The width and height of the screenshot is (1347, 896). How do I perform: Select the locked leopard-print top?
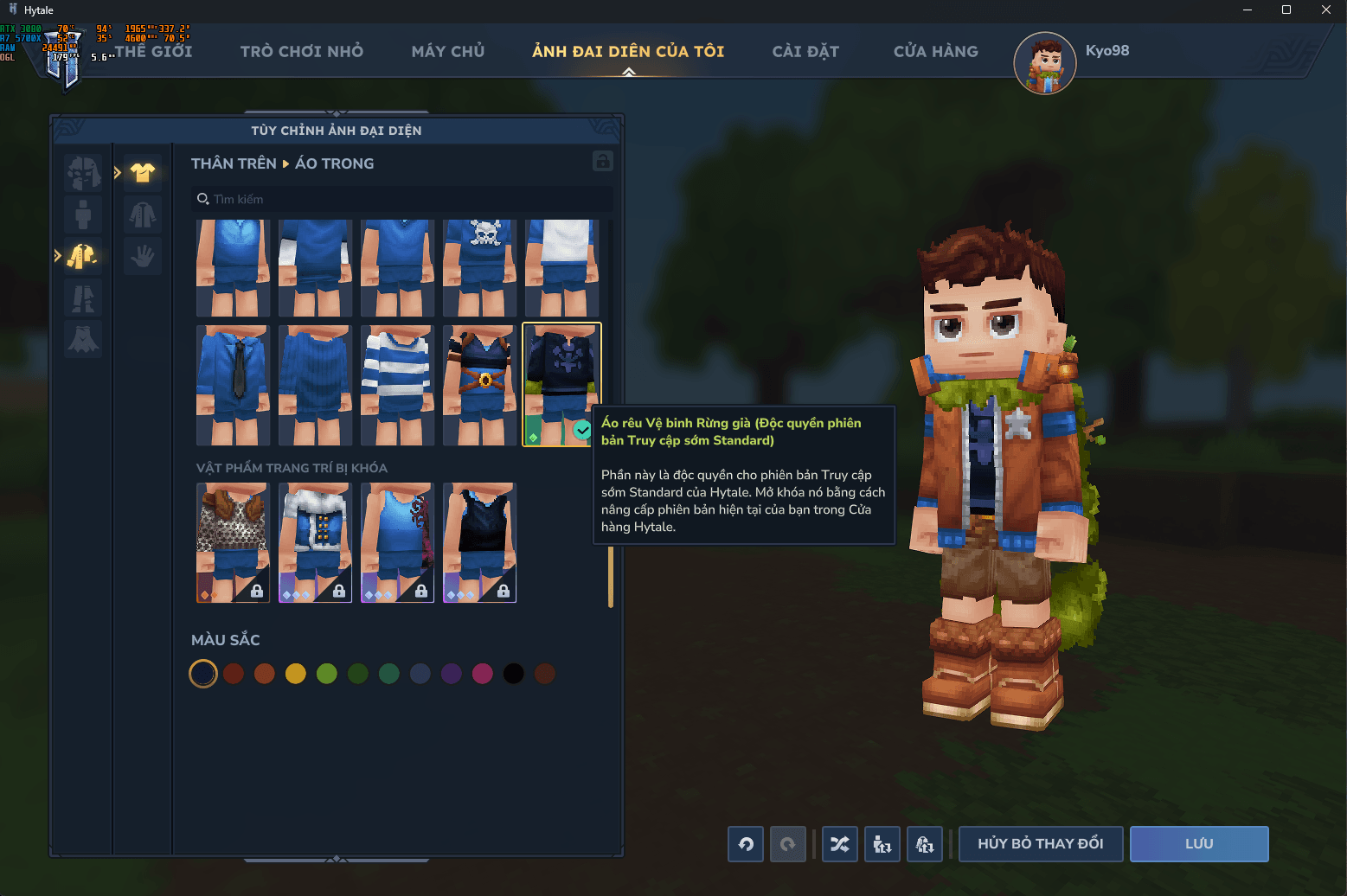pyautogui.click(x=233, y=542)
